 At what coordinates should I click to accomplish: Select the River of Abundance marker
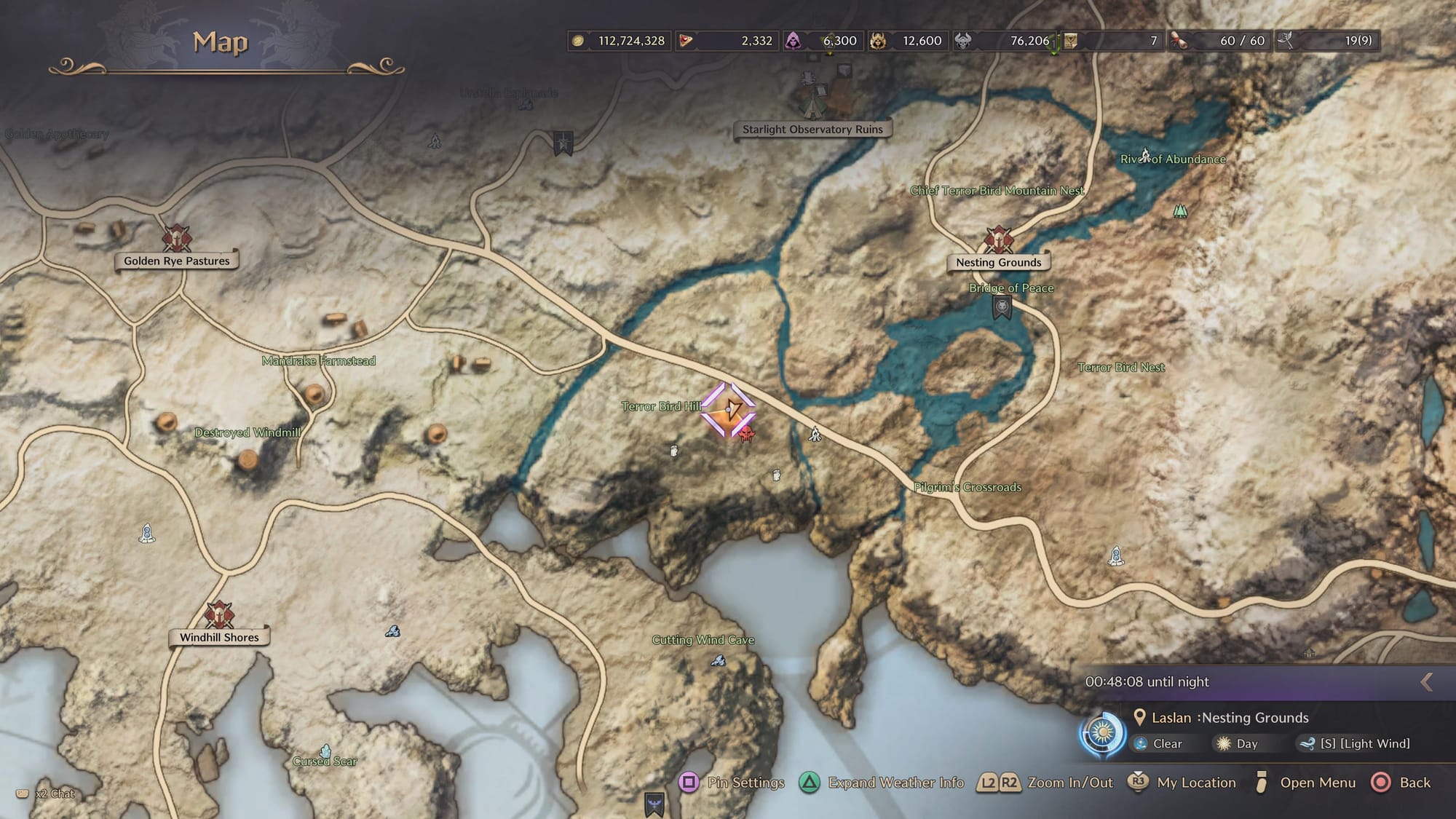coord(1146,155)
